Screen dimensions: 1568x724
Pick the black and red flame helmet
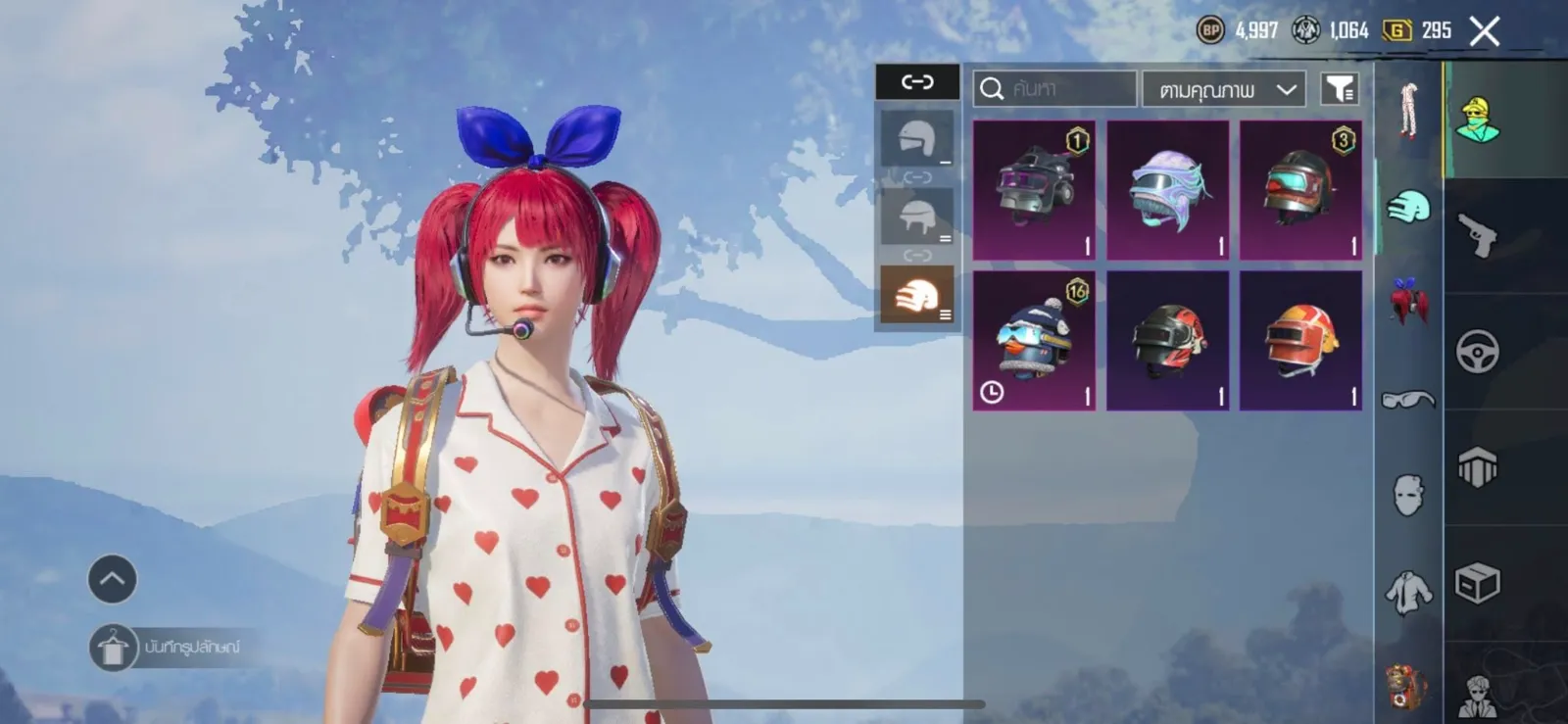(1167, 340)
